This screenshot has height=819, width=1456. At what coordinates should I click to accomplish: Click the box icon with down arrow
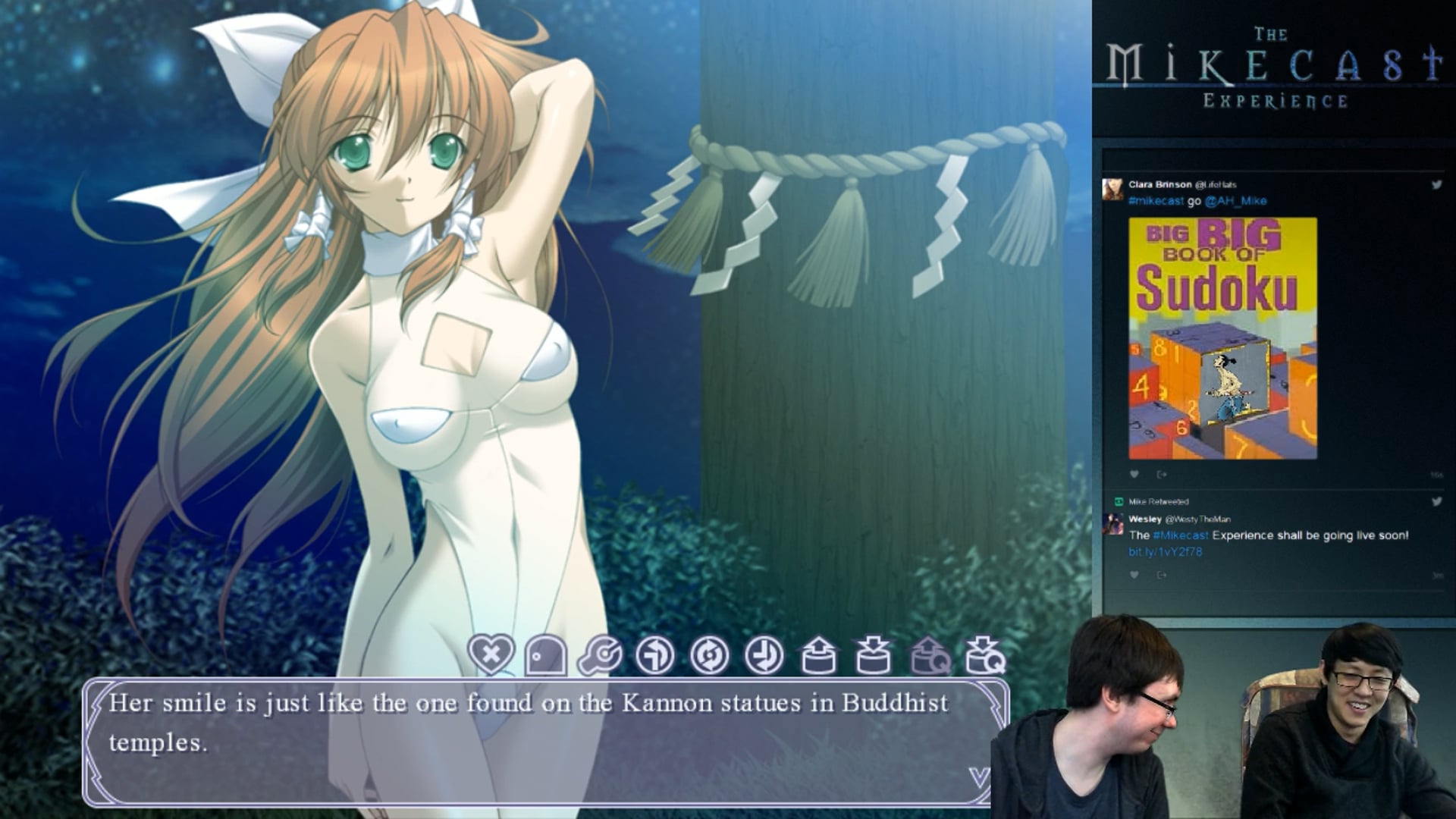click(873, 655)
